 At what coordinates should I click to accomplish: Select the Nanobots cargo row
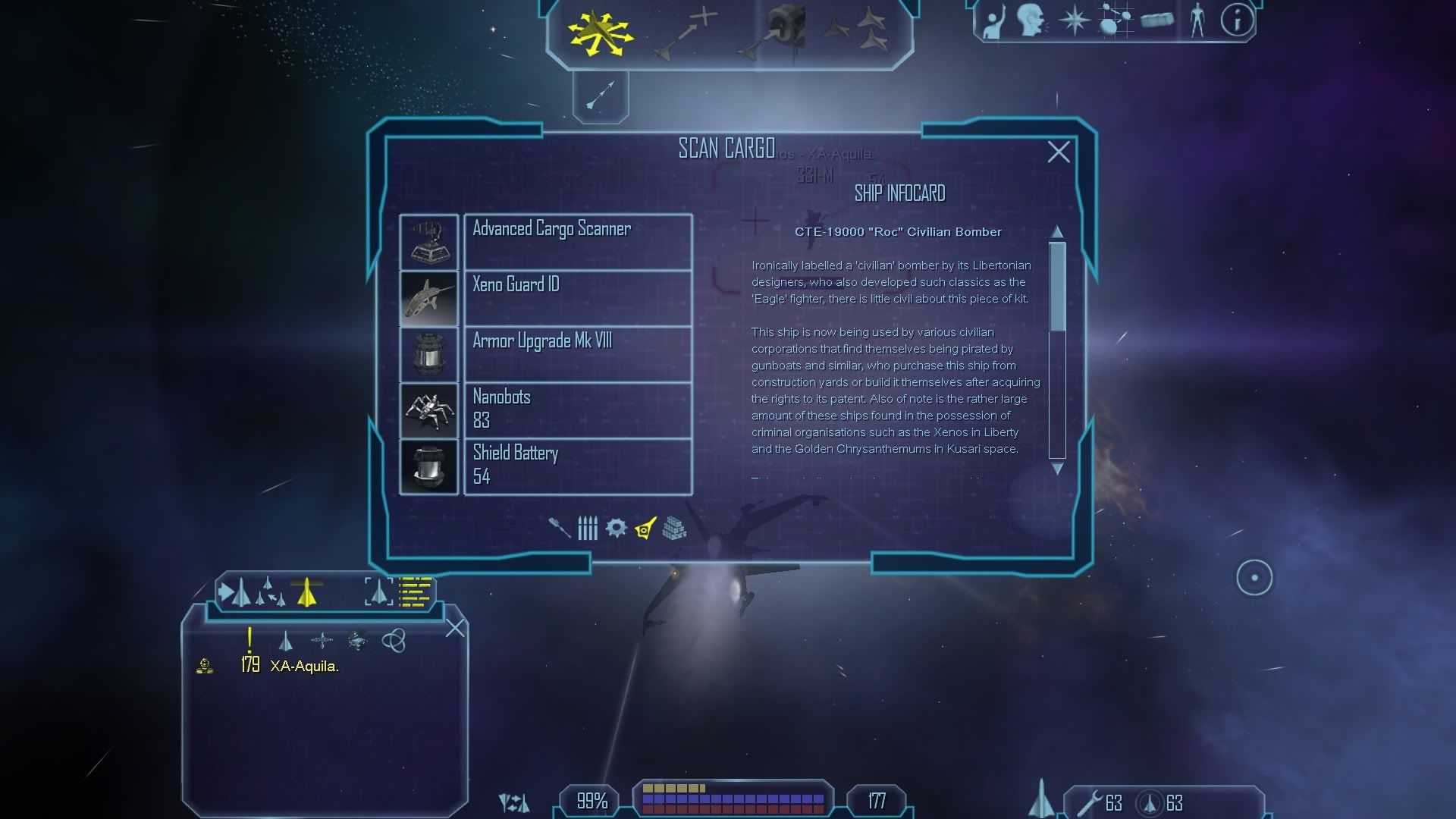click(576, 410)
